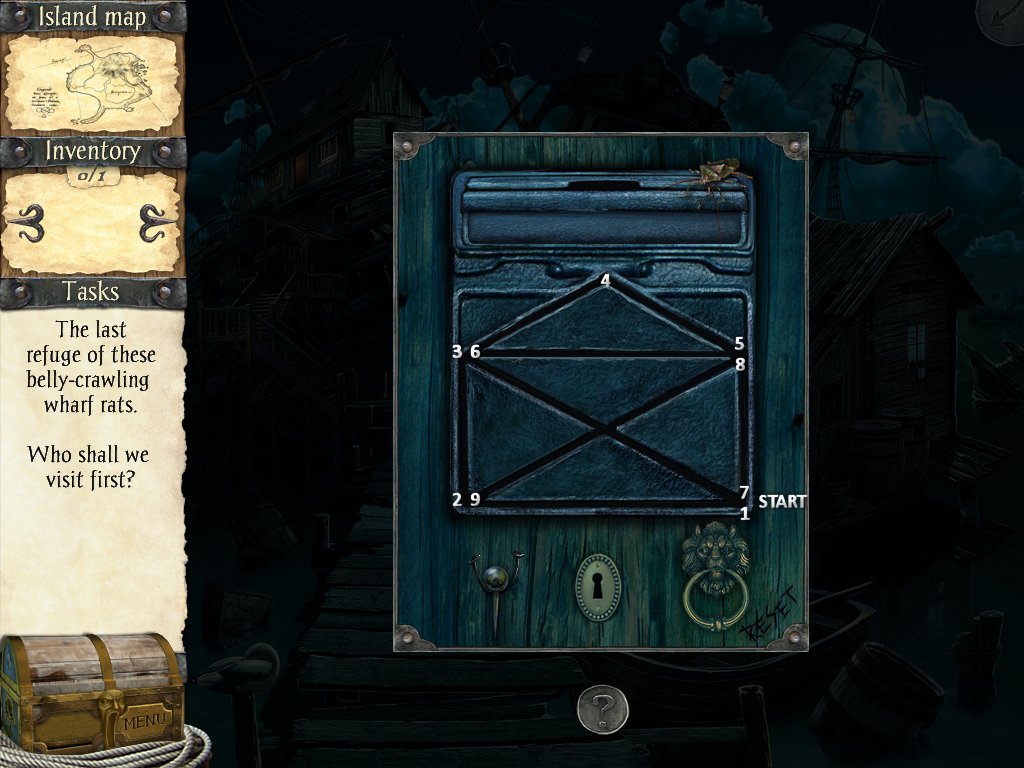Click the Inventory header banner
The width and height of the screenshot is (1024, 768).
click(x=92, y=152)
